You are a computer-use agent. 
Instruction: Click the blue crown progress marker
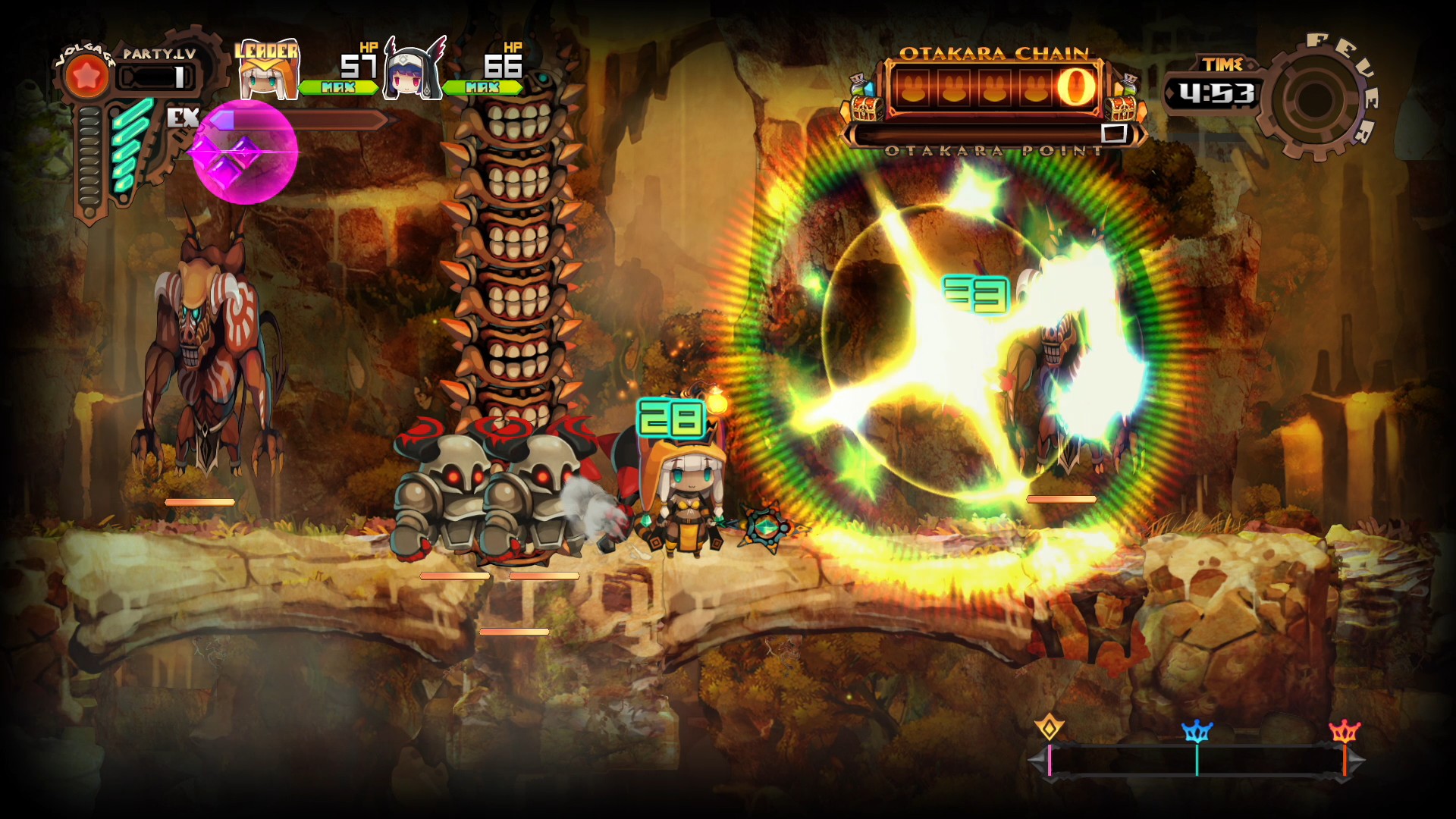1197,732
